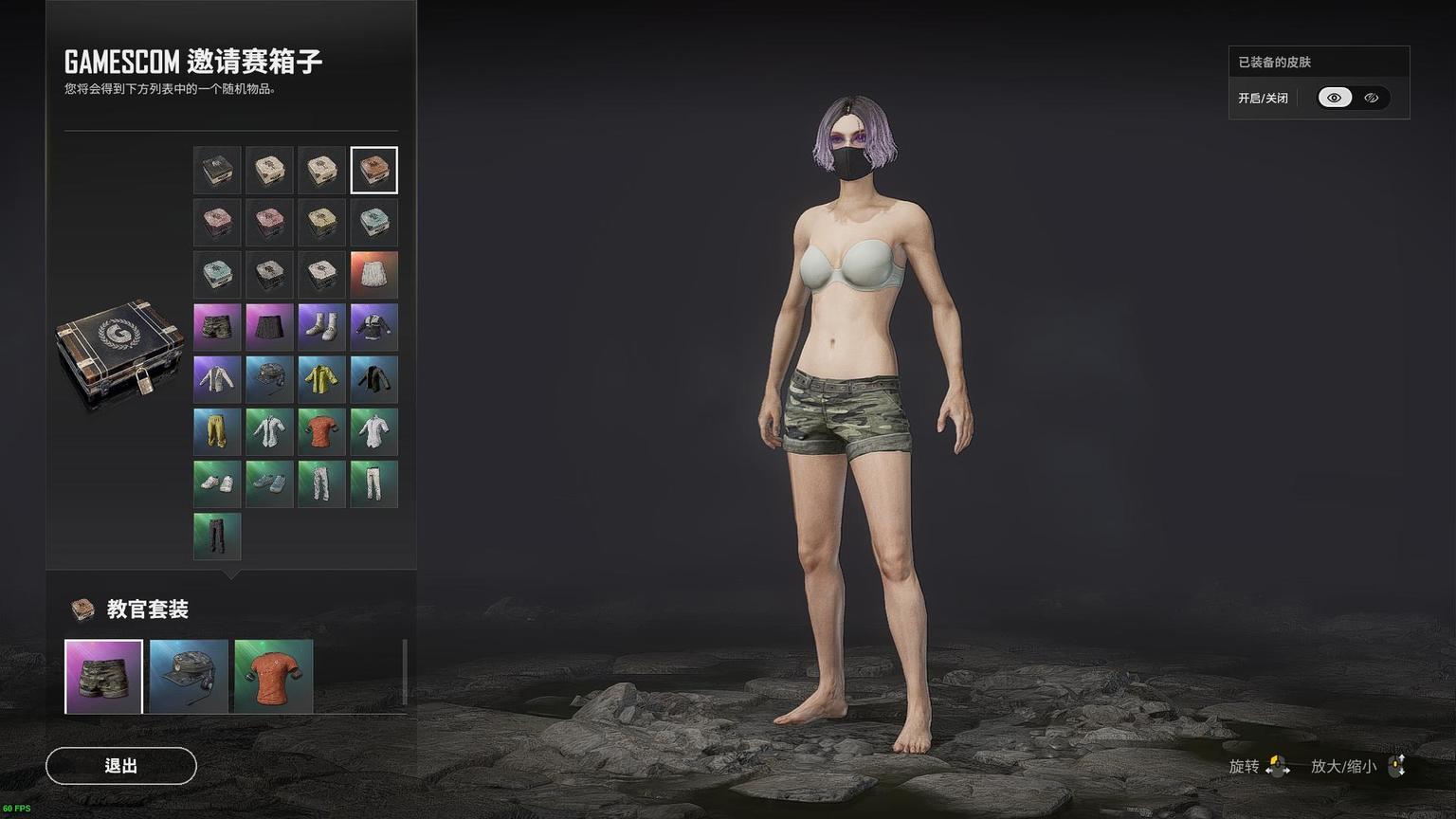Pick the camo shorts in the 教官套装 set
The height and width of the screenshot is (819, 1456).
point(103,677)
